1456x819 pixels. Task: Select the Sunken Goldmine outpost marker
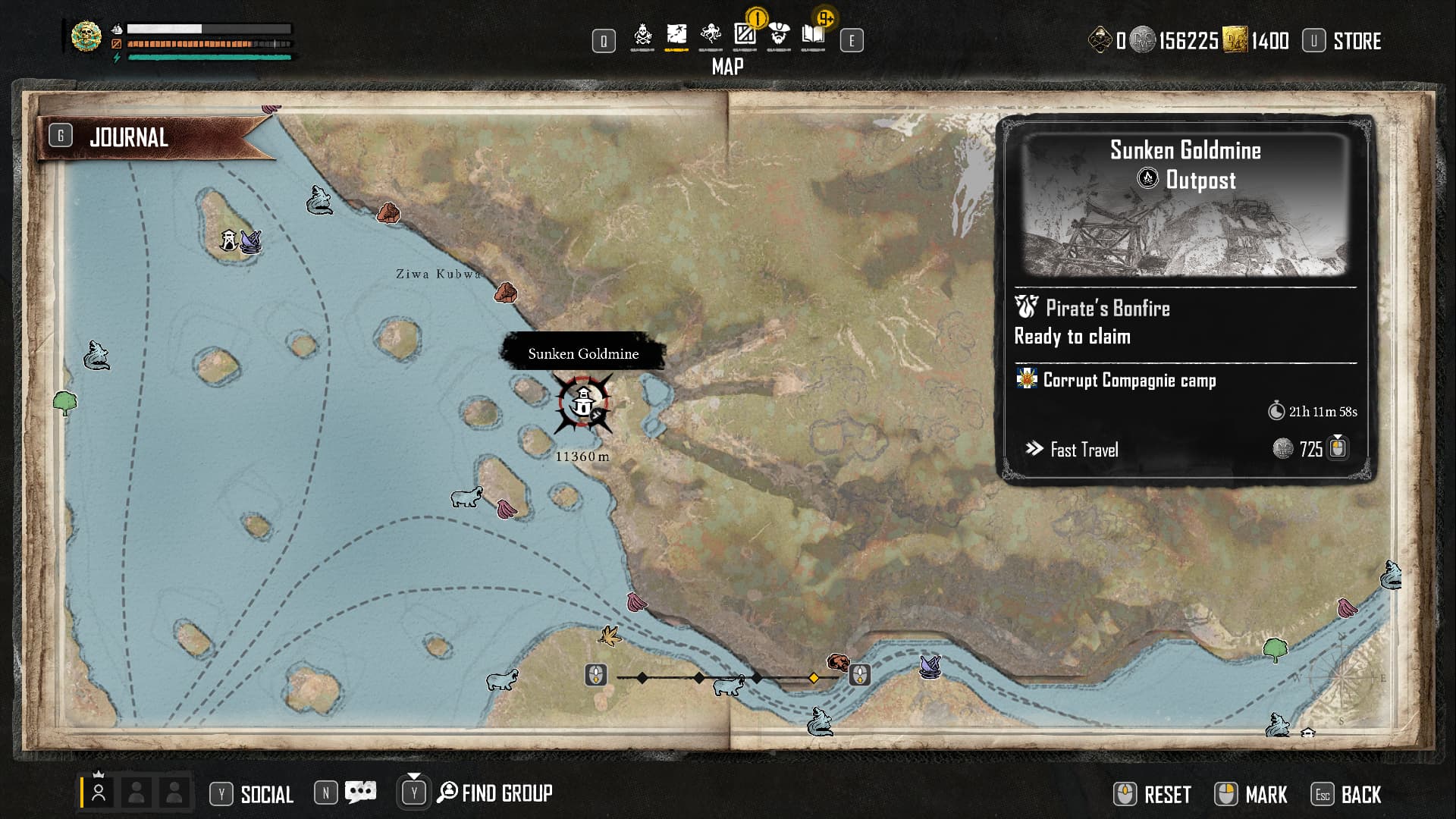[582, 403]
